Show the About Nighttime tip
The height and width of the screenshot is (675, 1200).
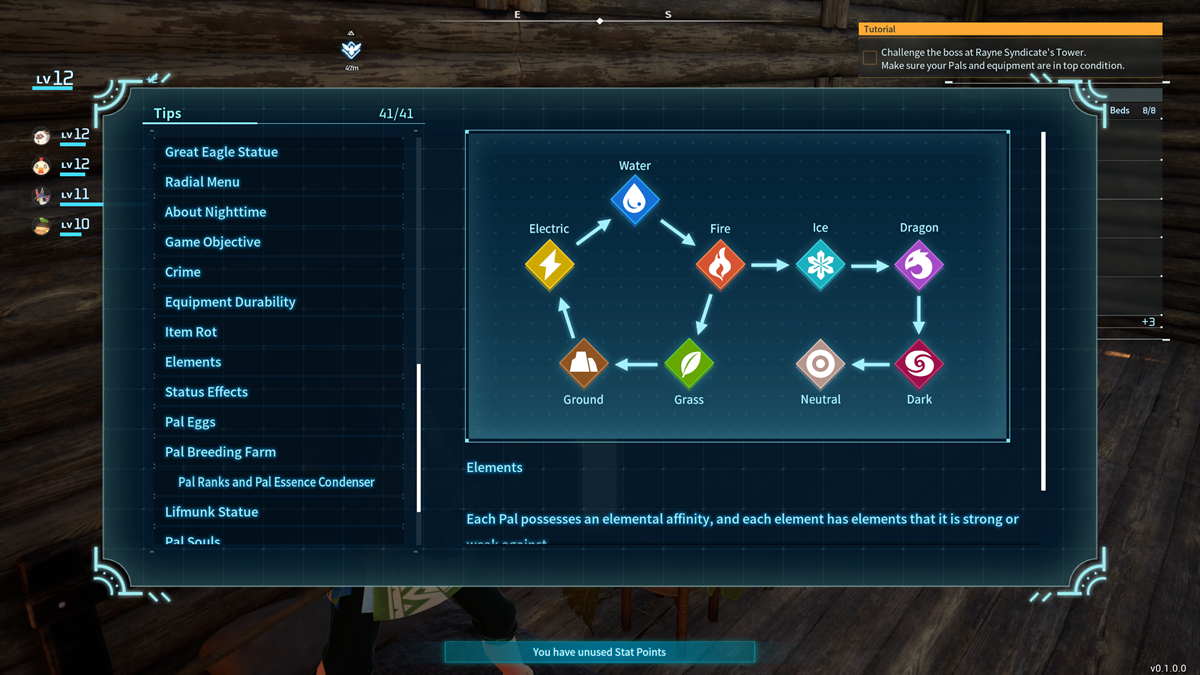click(215, 212)
